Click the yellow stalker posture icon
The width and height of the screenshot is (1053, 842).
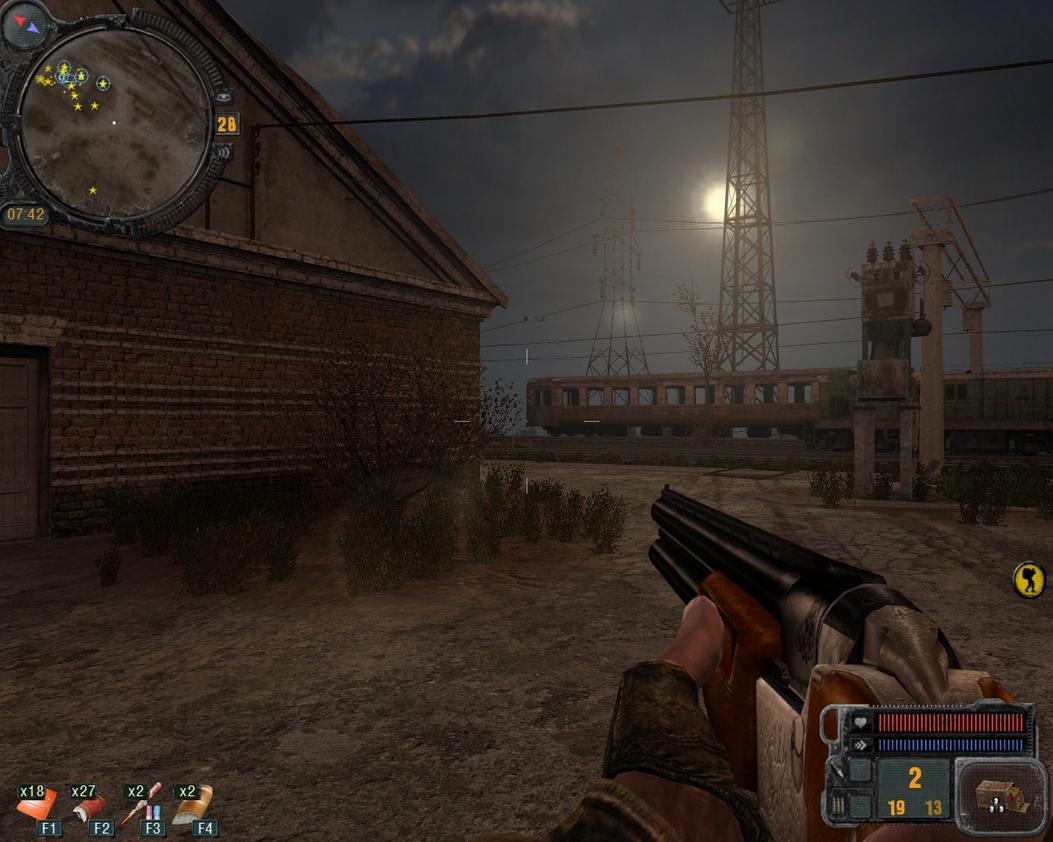tap(1029, 579)
